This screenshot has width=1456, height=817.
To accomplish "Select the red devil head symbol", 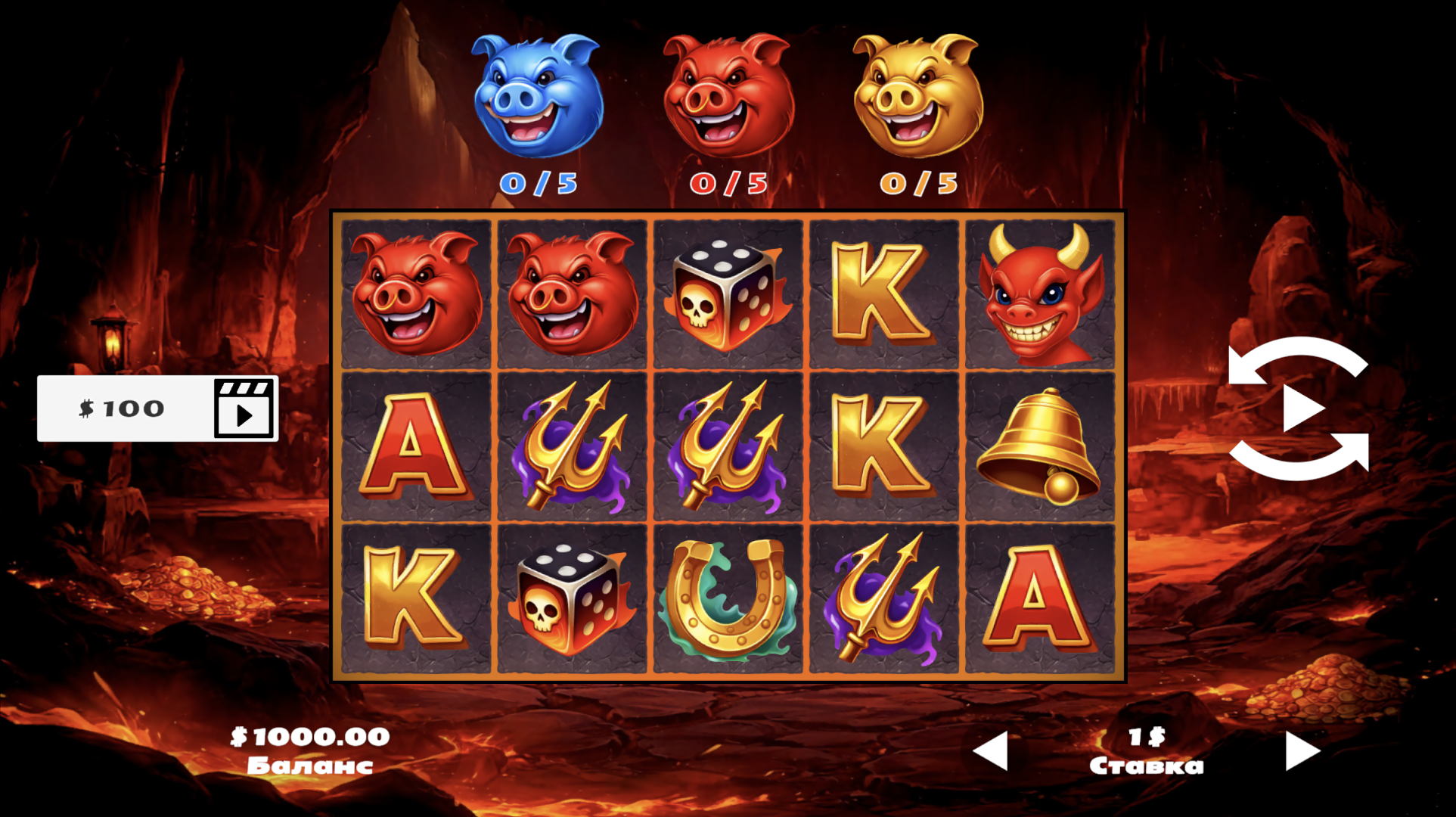I will click(1041, 294).
